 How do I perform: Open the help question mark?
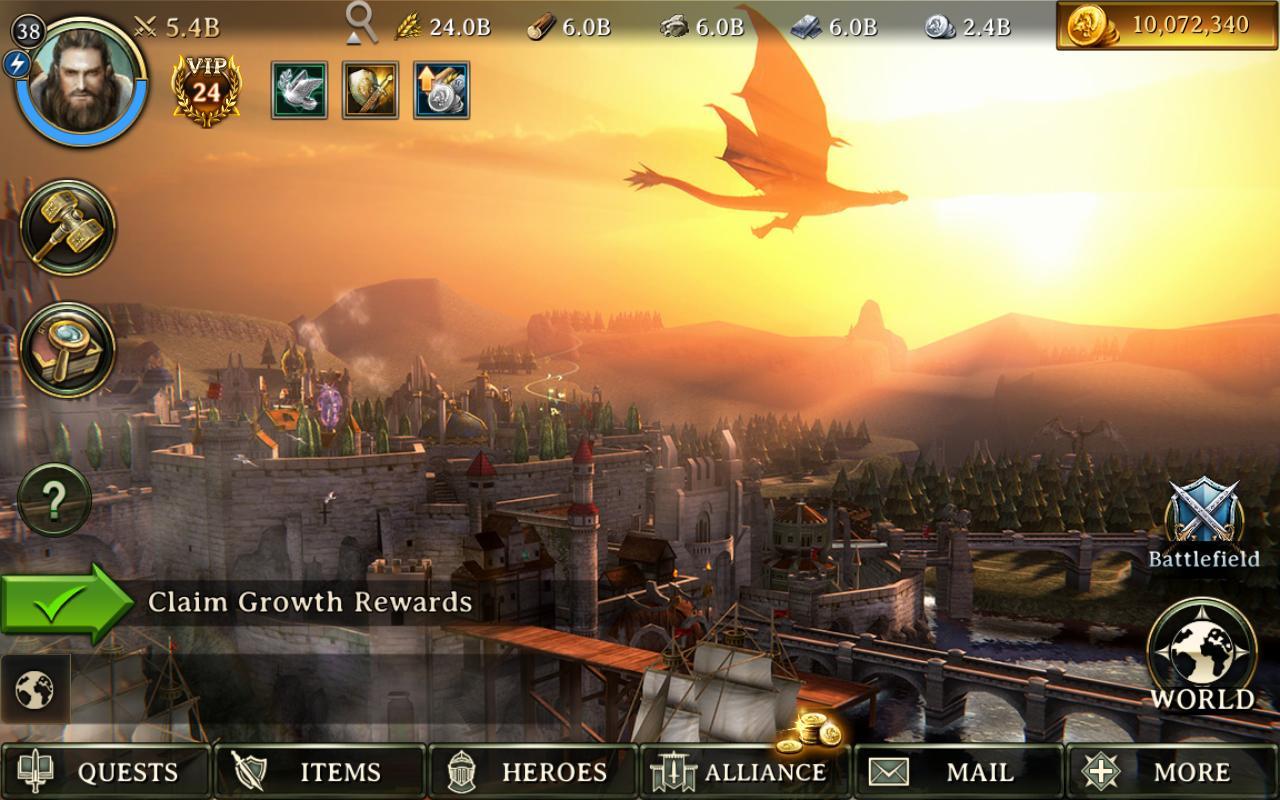coord(55,500)
